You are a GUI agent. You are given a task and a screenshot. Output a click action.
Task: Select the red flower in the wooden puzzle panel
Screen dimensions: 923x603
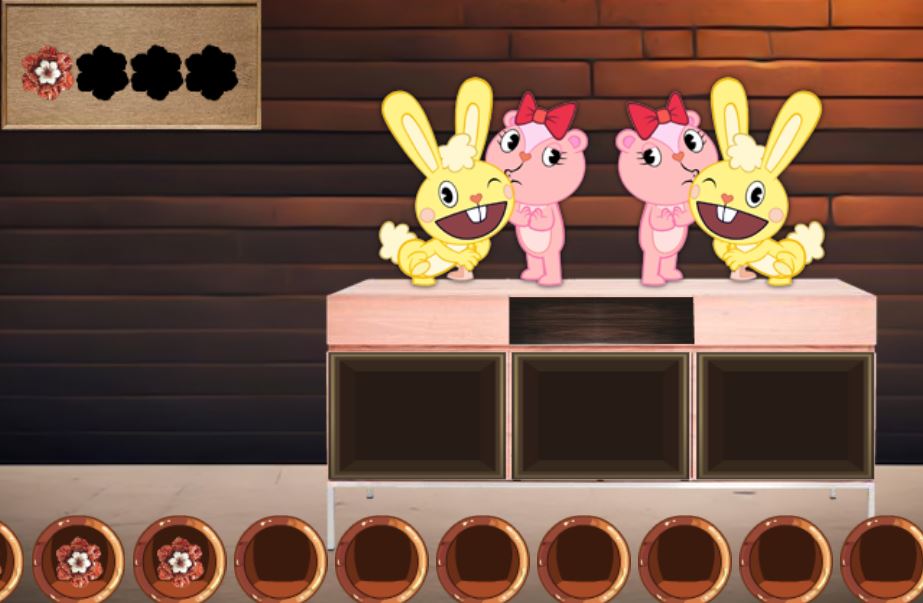[47, 72]
